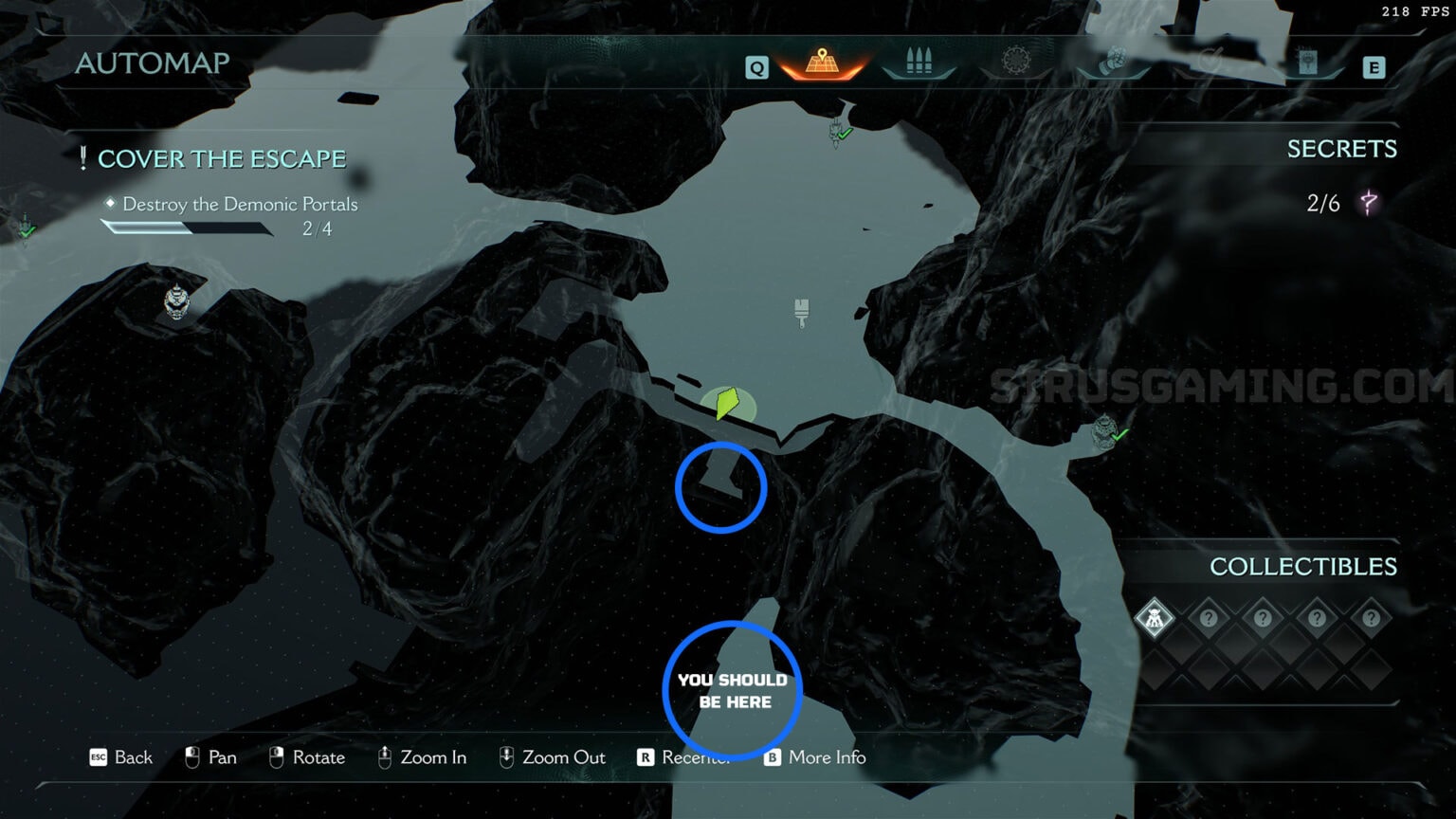The height and width of the screenshot is (819, 1456).
Task: Click the Zoom In control
Action: pos(422,757)
